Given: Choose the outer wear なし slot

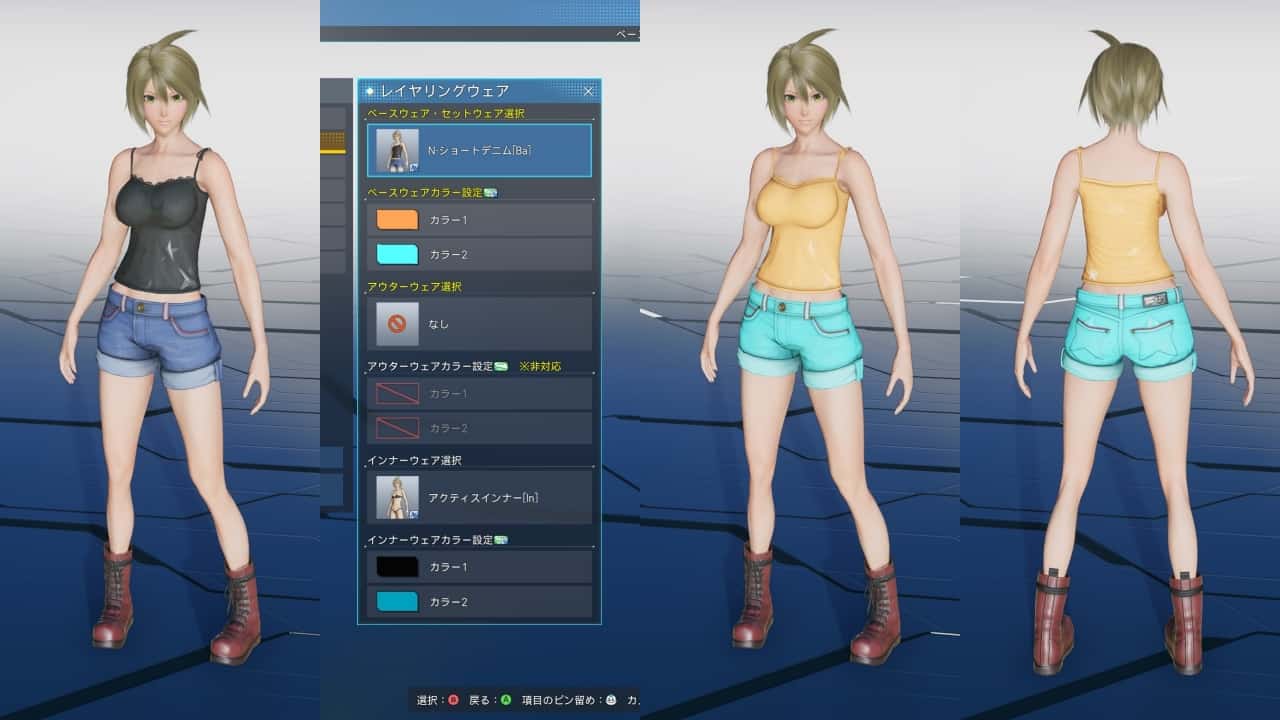Looking at the screenshot, I should tap(479, 323).
